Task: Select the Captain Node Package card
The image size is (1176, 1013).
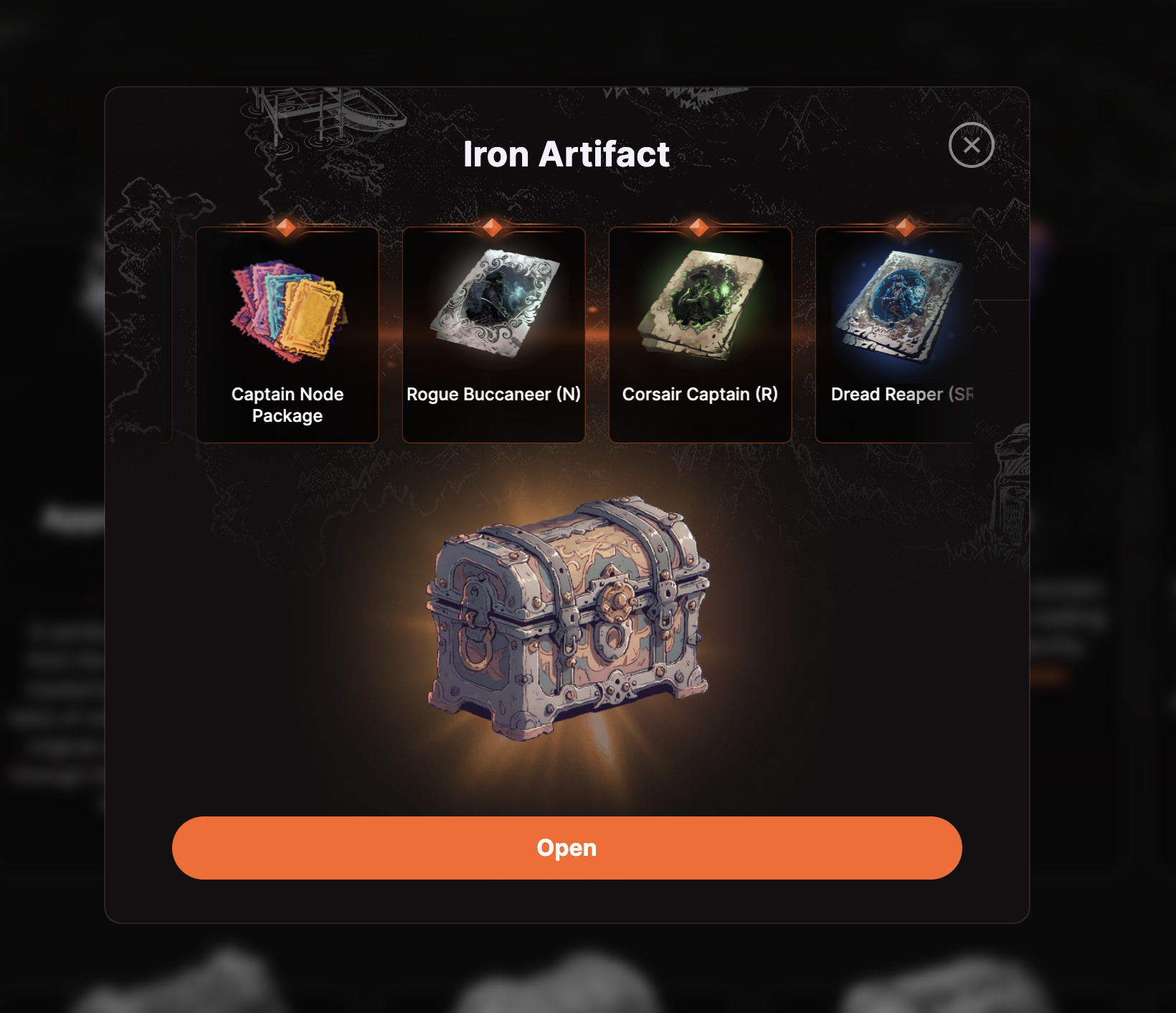Action: (x=288, y=335)
